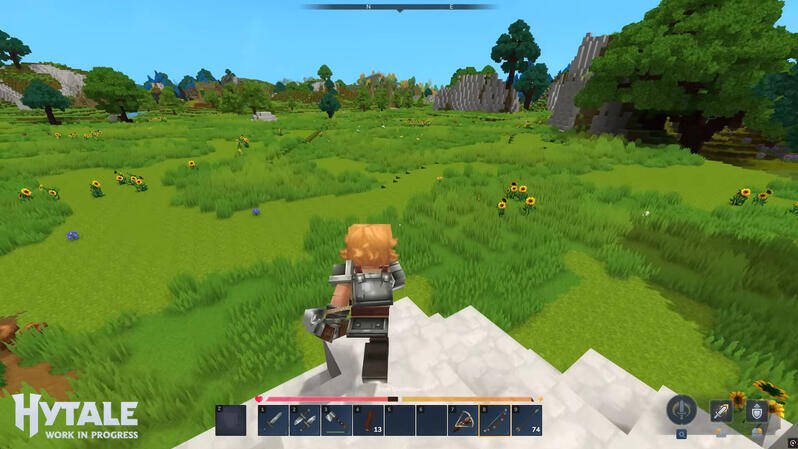Use the flaming sword attack icon

(x=720, y=410)
